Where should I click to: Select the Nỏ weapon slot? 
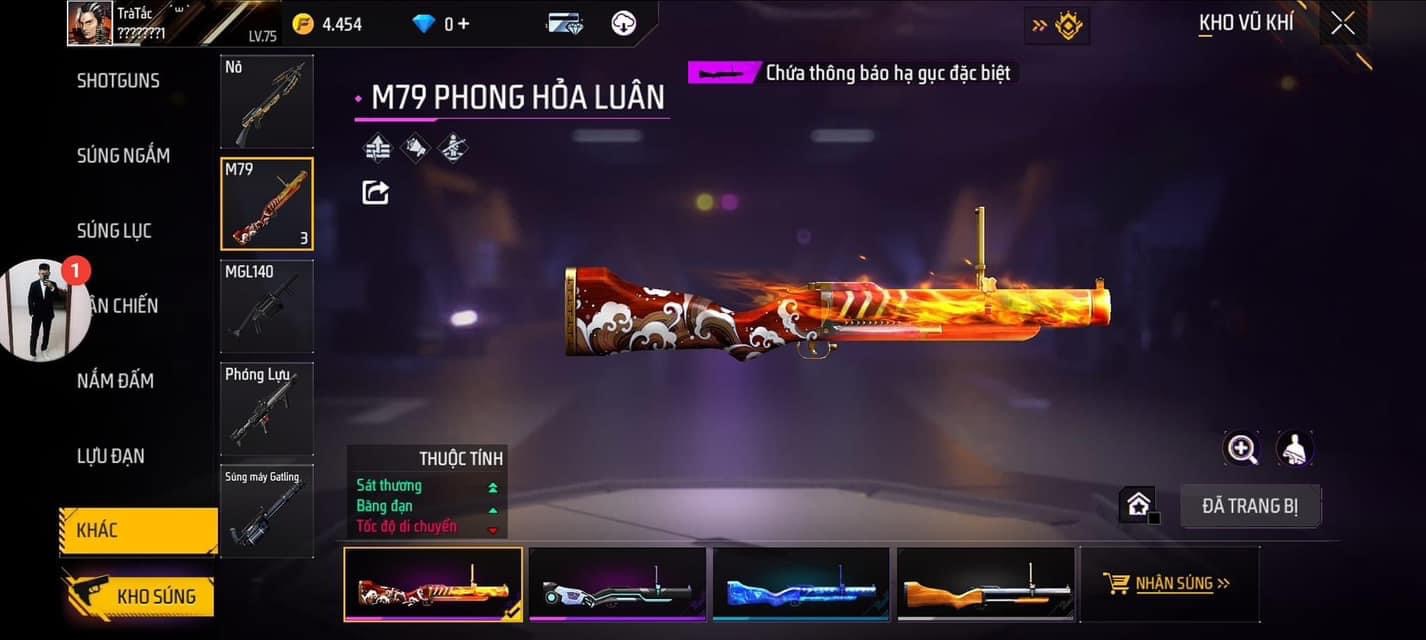pyautogui.click(x=267, y=101)
